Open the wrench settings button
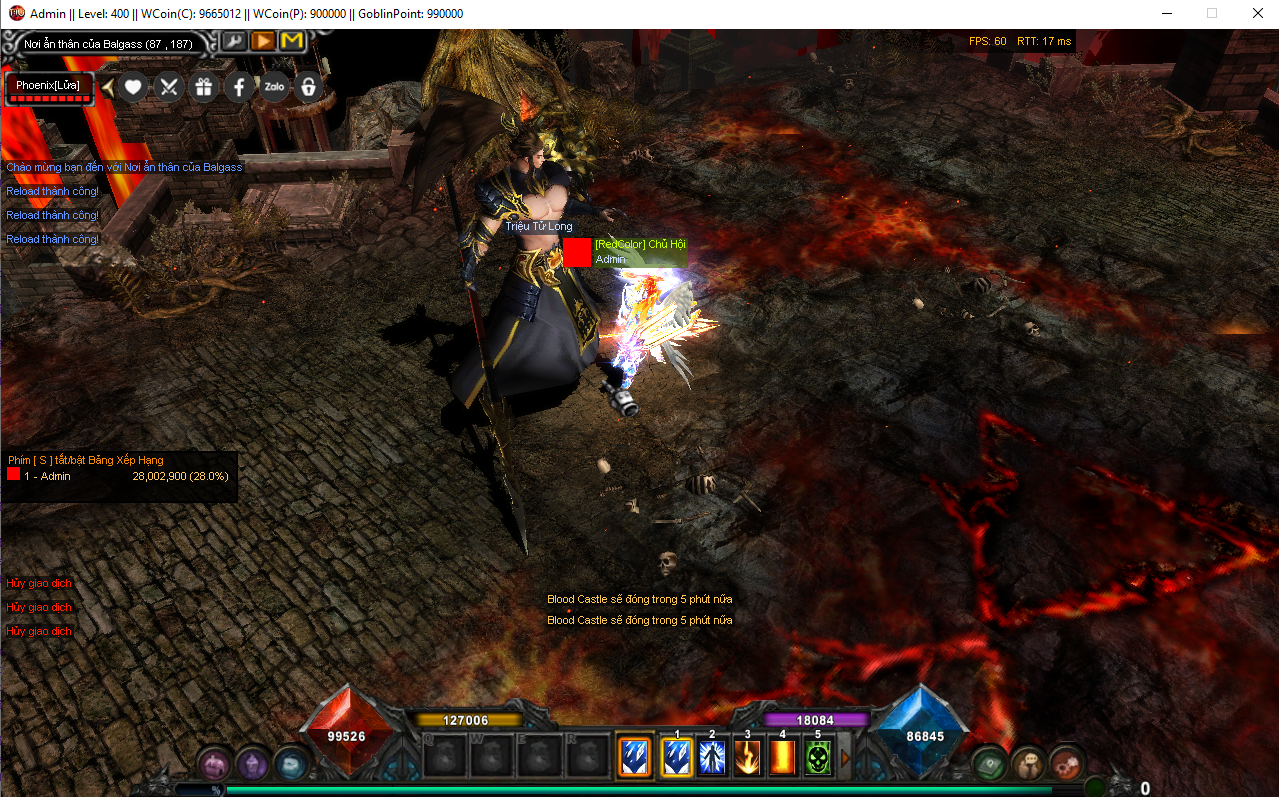This screenshot has width=1279, height=797. tap(233, 41)
